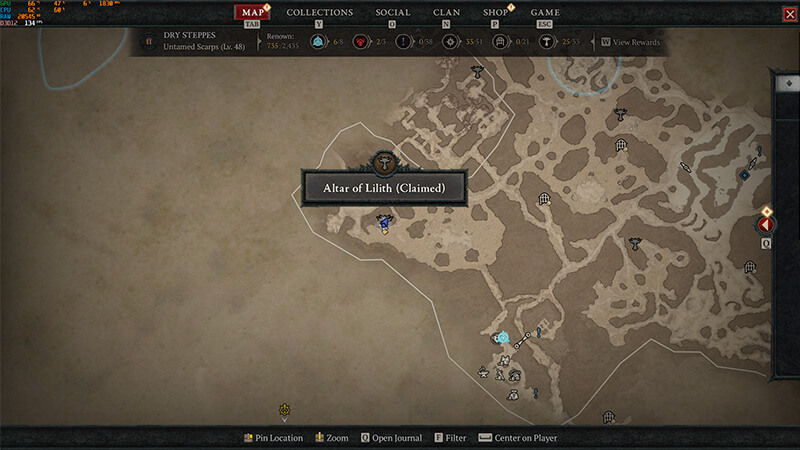The image size is (800, 450).
Task: Select the claimed Altar of Lilith marker
Action: coord(383,164)
